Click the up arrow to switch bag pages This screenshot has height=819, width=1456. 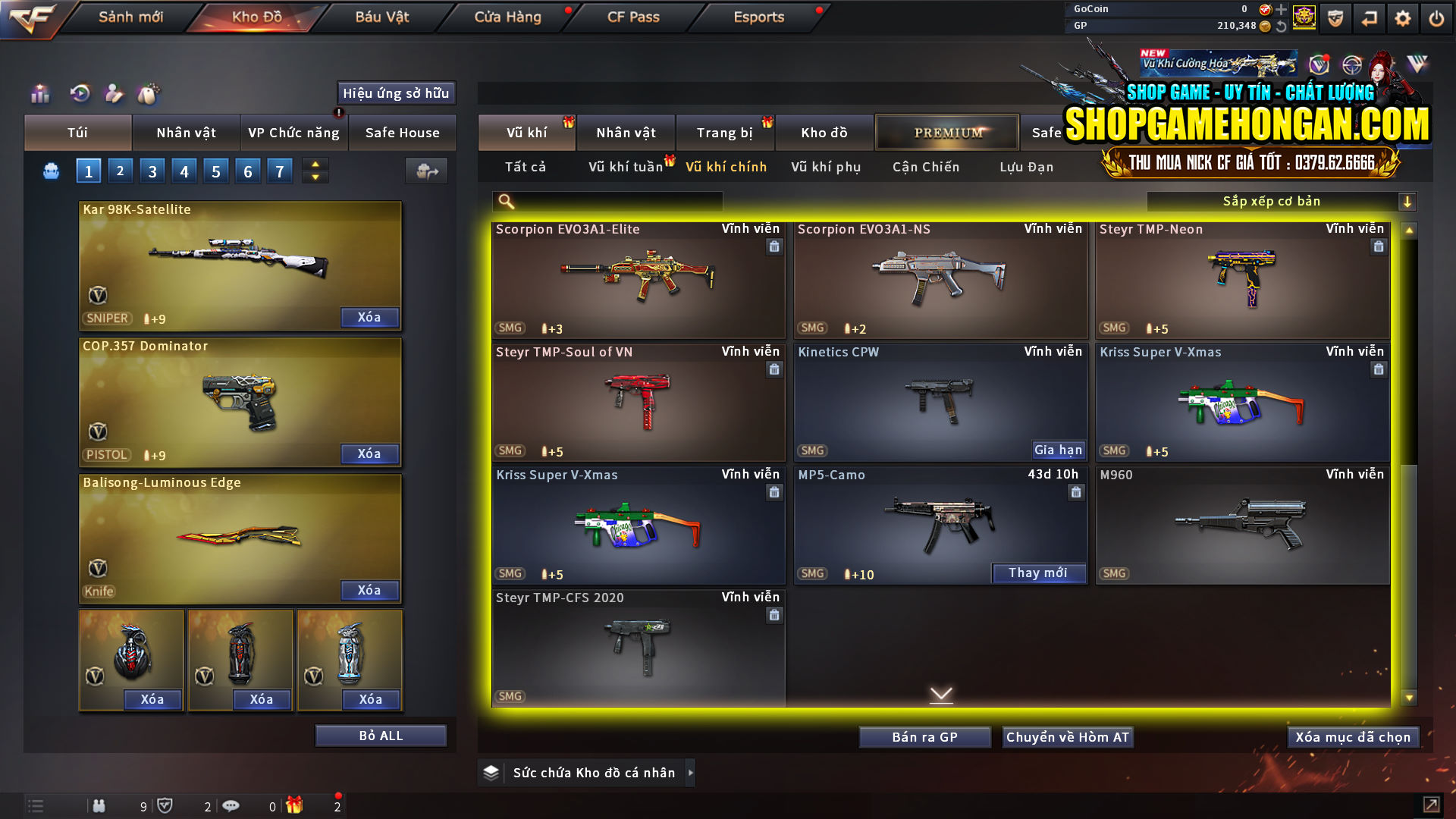coord(315,165)
